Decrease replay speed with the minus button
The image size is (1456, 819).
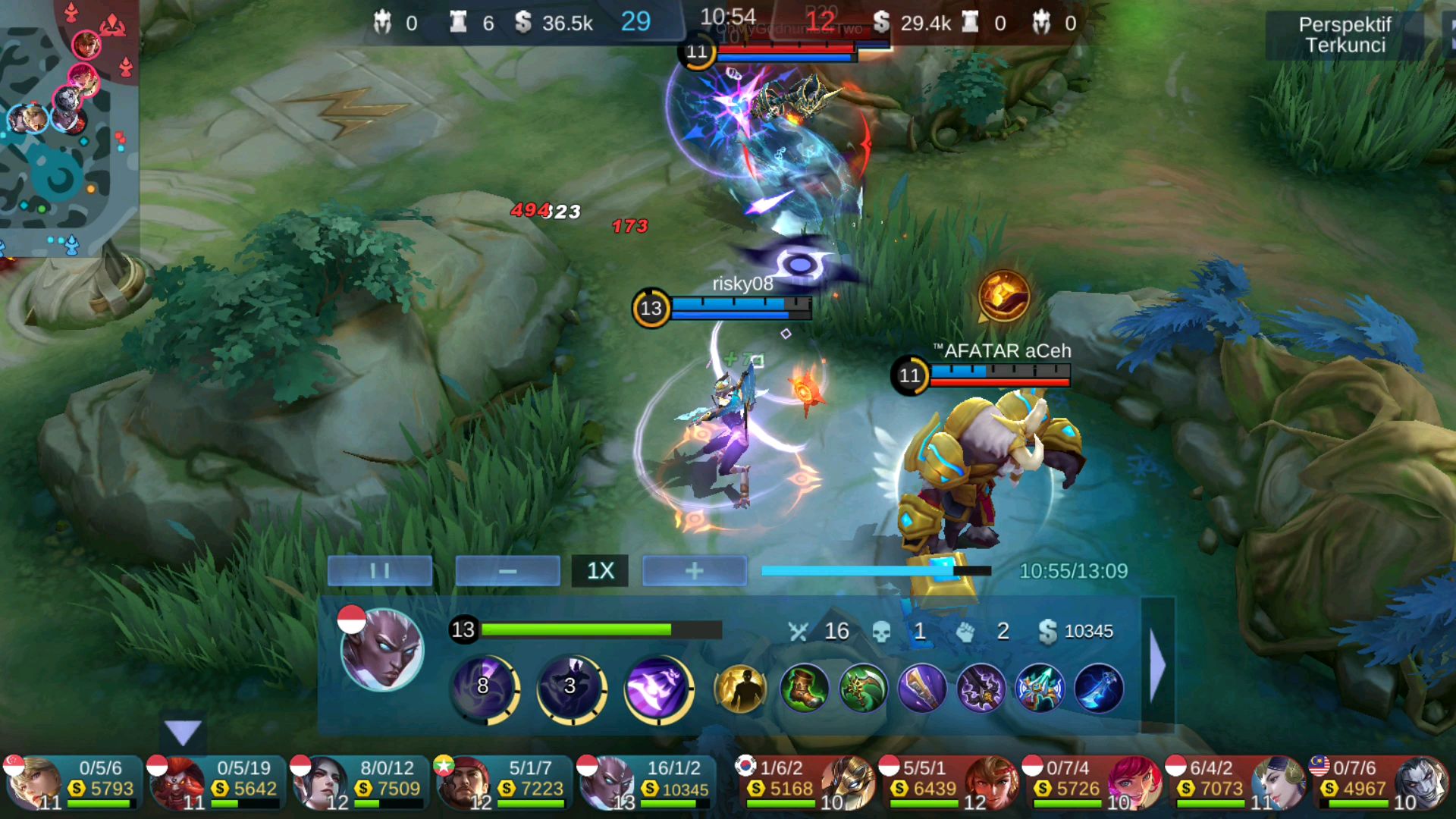click(x=507, y=571)
